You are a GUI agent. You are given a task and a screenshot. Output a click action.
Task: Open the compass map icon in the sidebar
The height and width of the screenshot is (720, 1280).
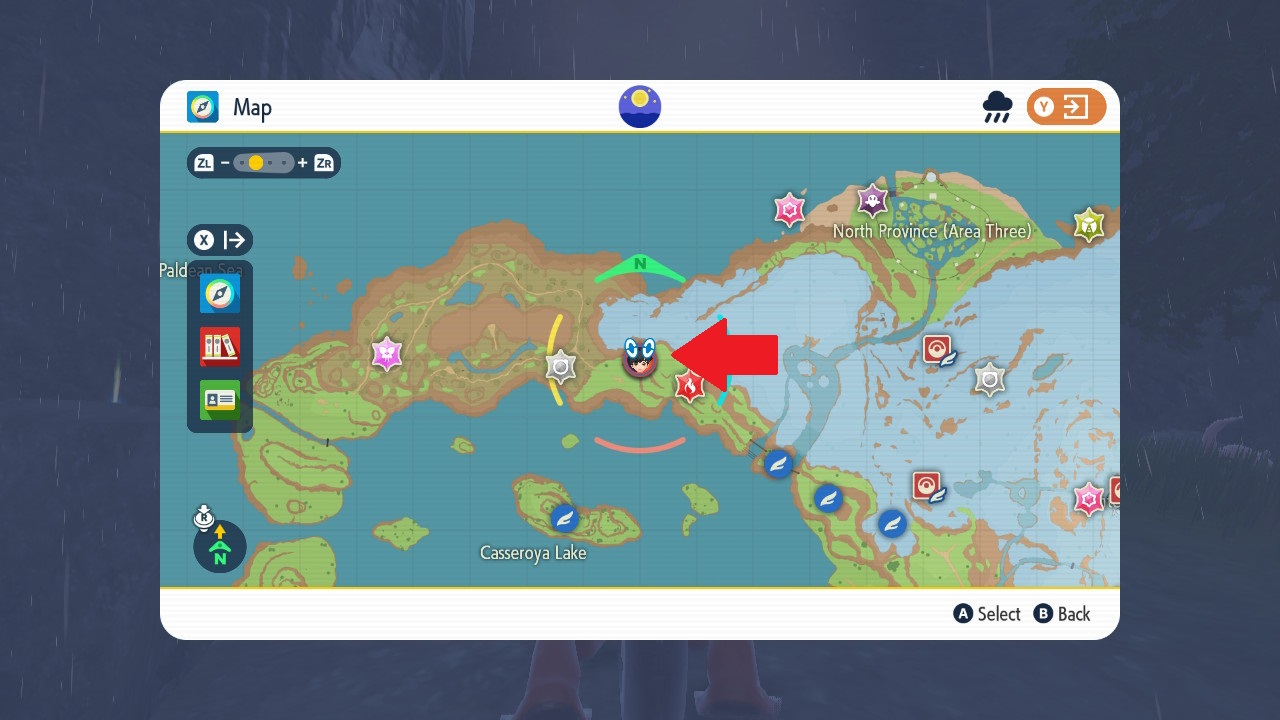pos(219,293)
